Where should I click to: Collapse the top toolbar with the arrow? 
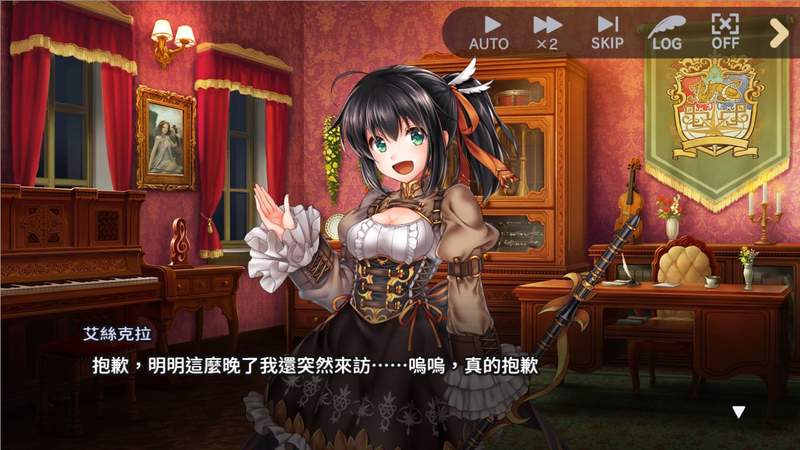[779, 33]
